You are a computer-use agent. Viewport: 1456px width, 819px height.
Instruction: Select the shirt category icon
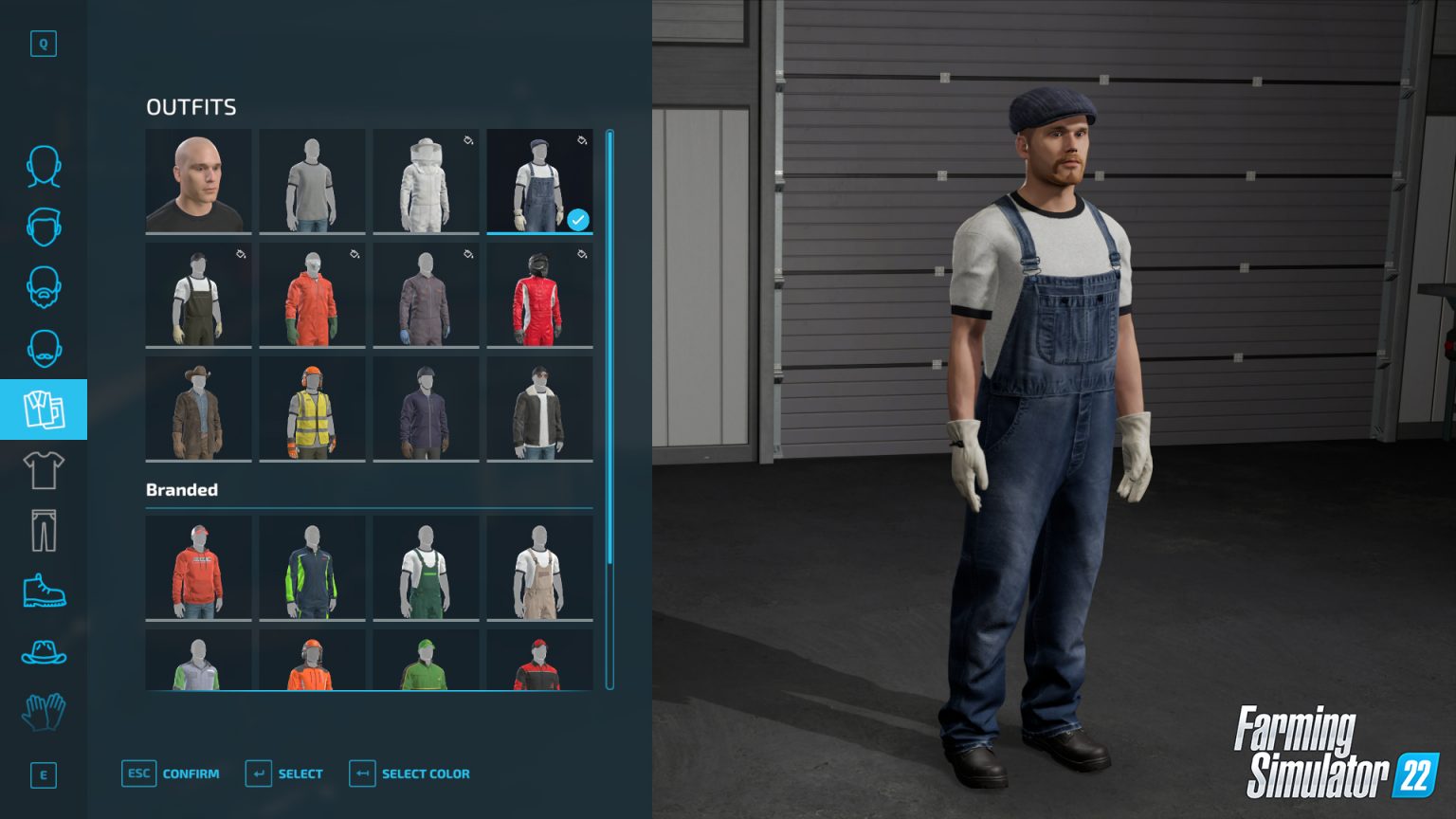(x=44, y=469)
